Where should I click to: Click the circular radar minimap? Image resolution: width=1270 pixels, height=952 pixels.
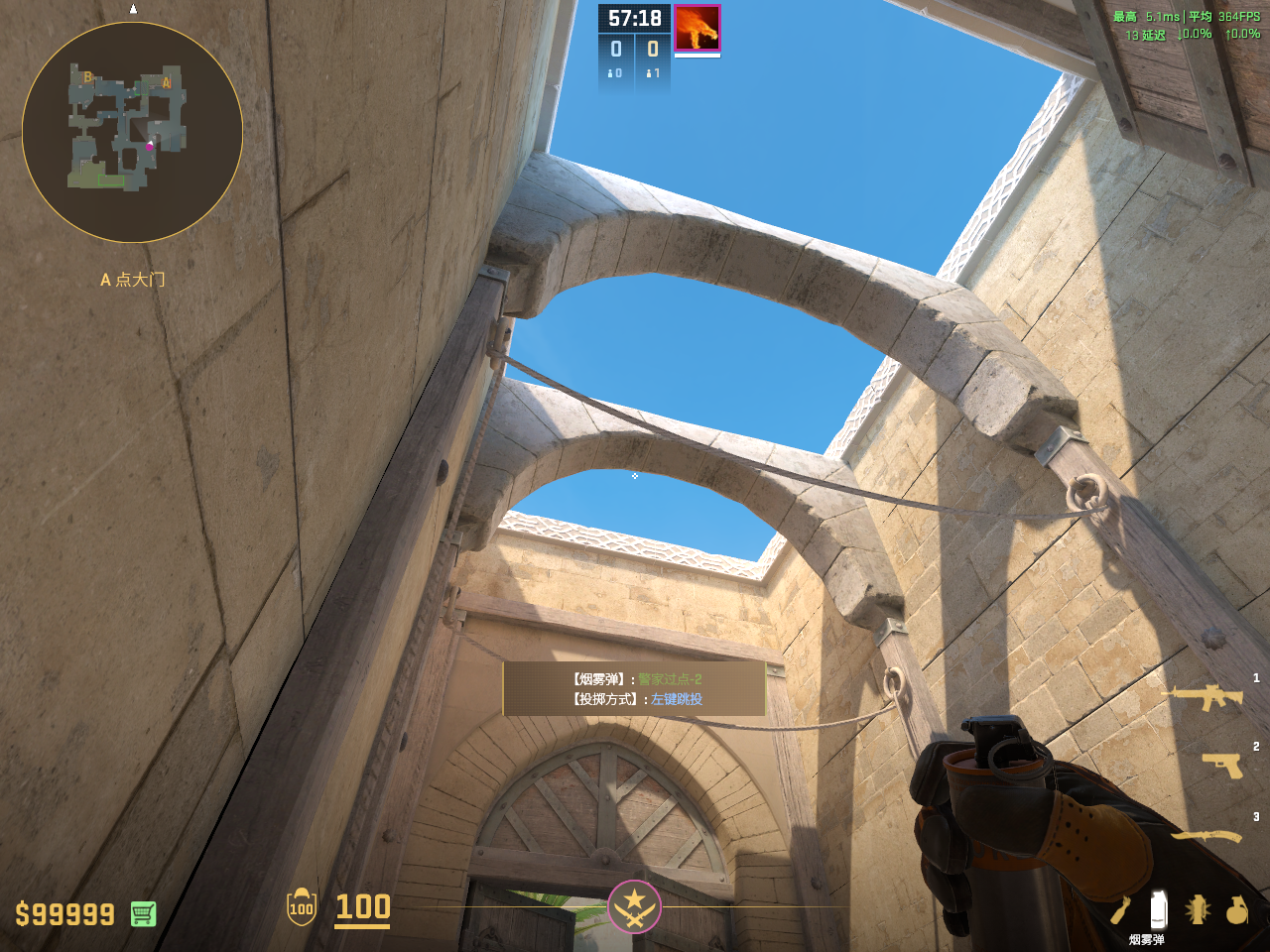point(132,132)
